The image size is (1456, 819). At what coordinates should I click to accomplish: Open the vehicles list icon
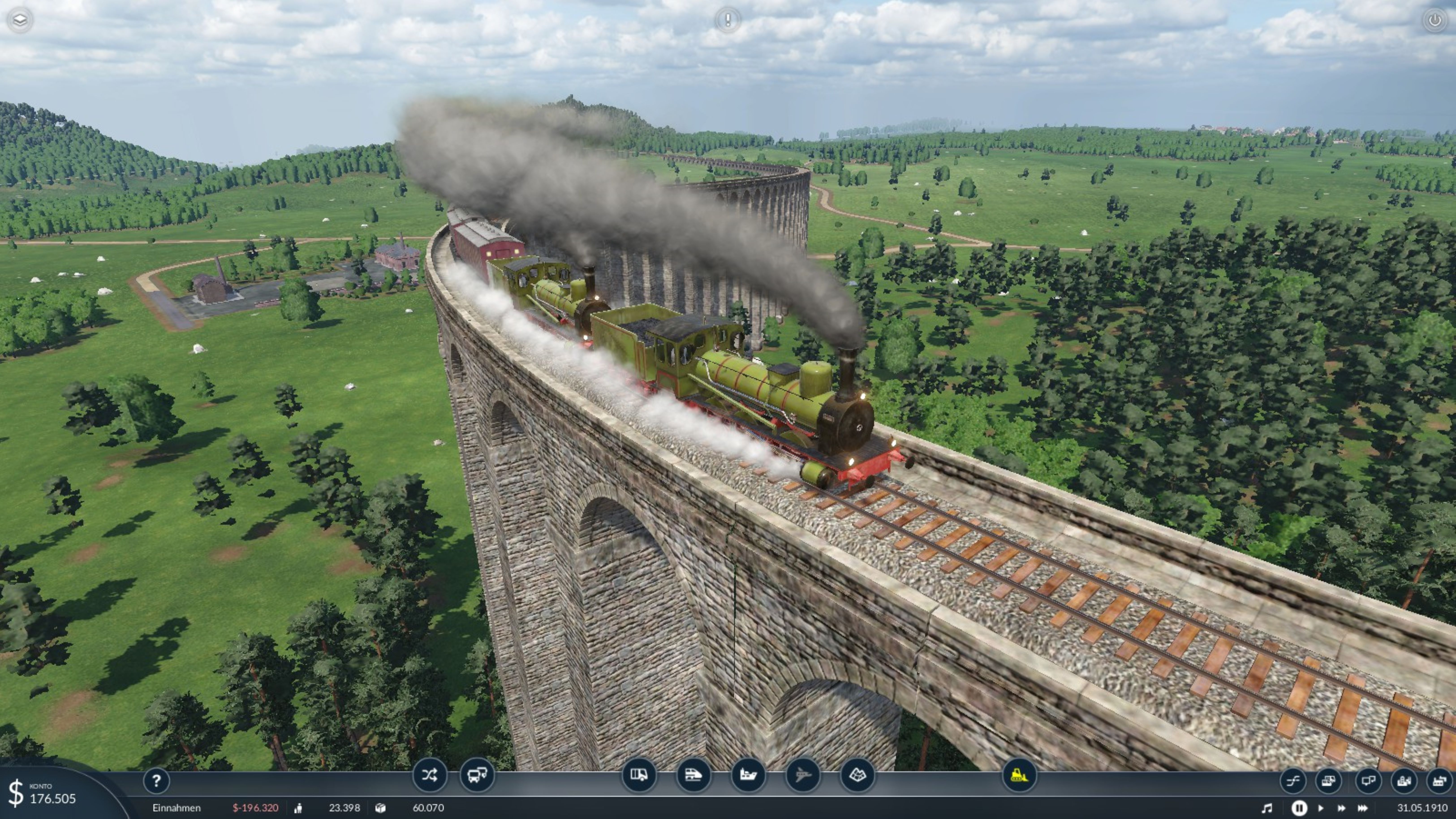click(x=1328, y=782)
